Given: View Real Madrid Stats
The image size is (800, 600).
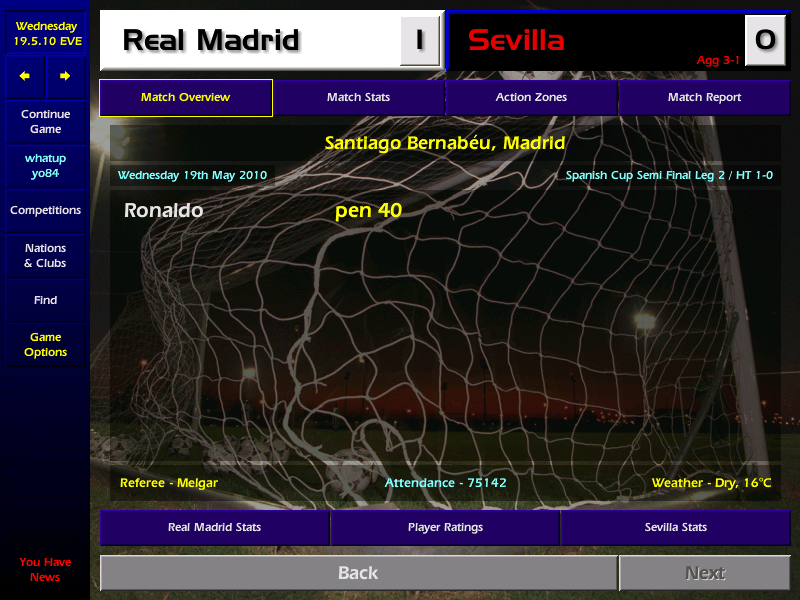Looking at the screenshot, I should [214, 527].
